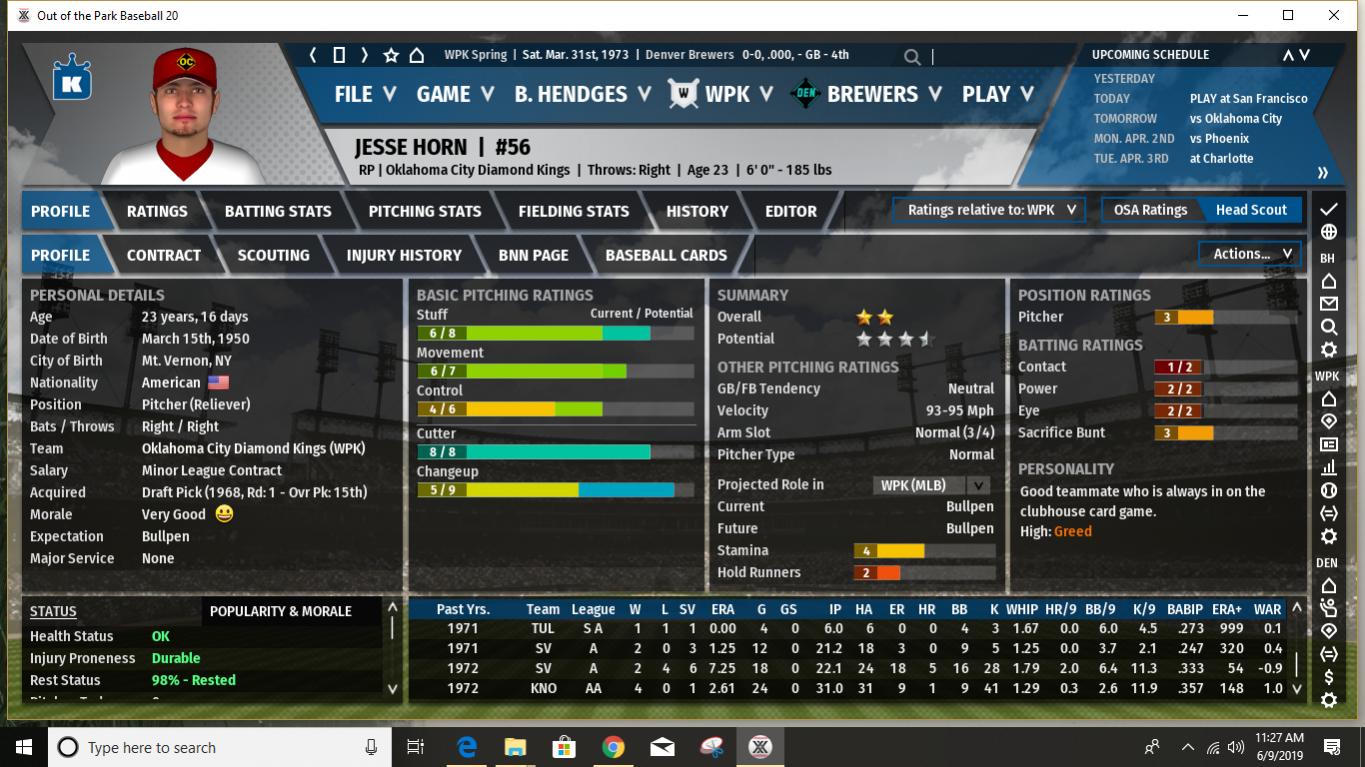Expand the Actions dropdown
The width and height of the screenshot is (1365, 767).
point(1251,254)
